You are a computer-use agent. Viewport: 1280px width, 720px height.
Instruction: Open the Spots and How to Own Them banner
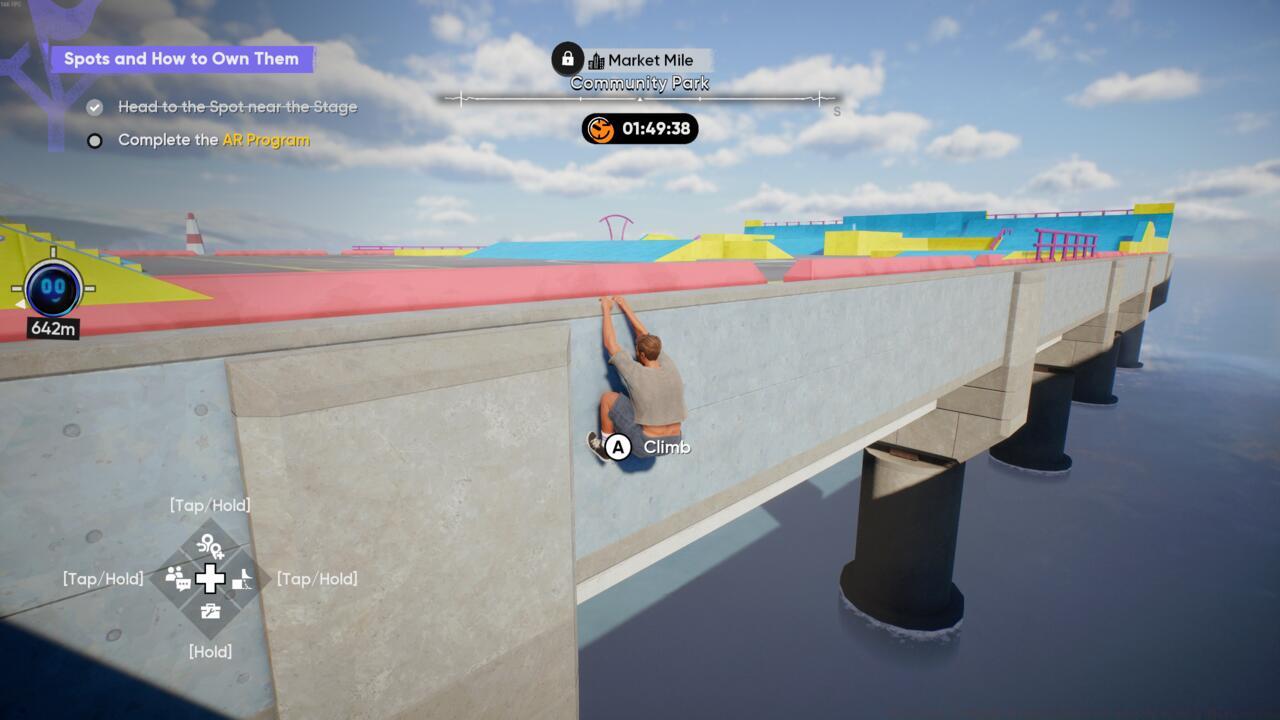tap(183, 59)
